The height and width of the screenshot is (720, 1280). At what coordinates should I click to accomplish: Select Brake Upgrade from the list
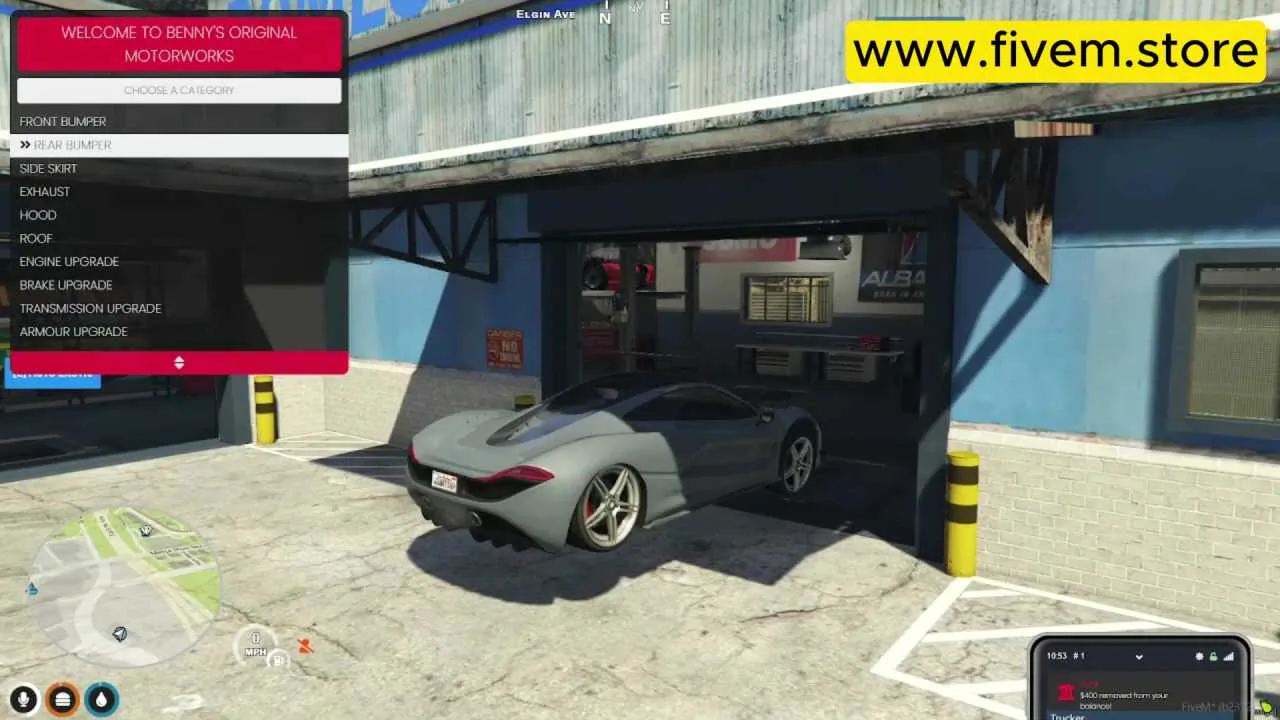[66, 285]
